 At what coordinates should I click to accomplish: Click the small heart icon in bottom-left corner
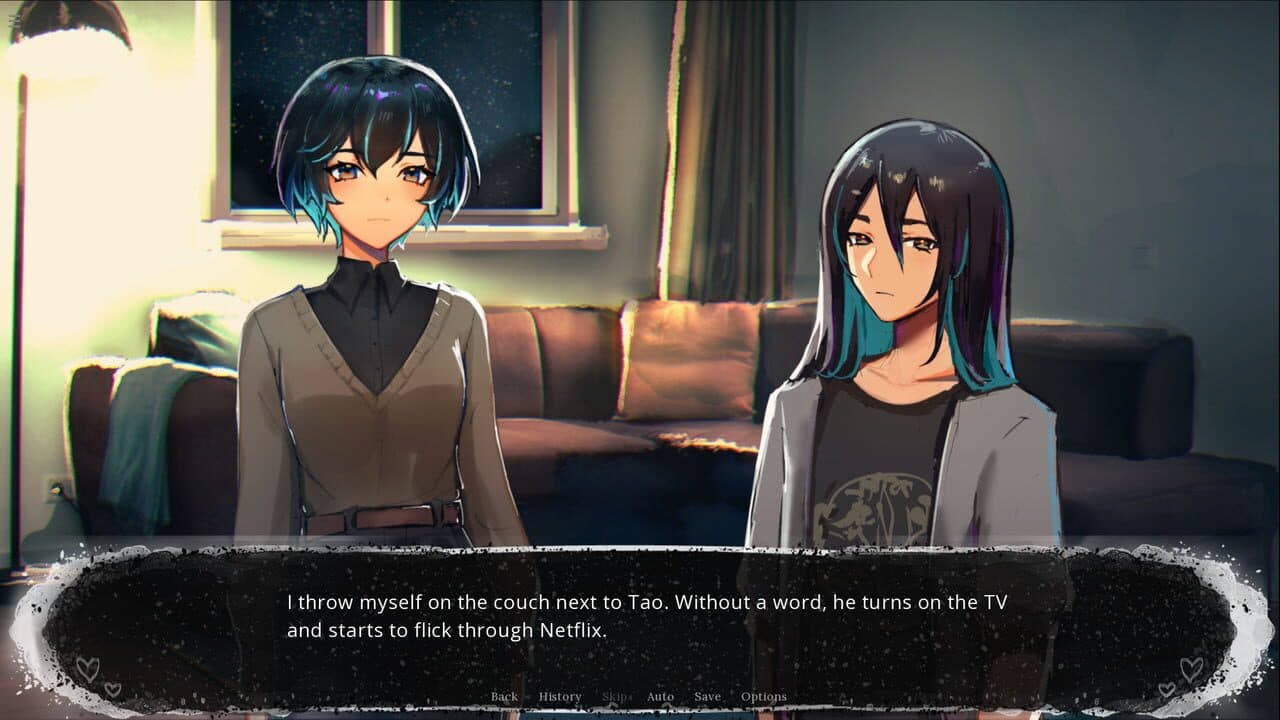pyautogui.click(x=112, y=689)
